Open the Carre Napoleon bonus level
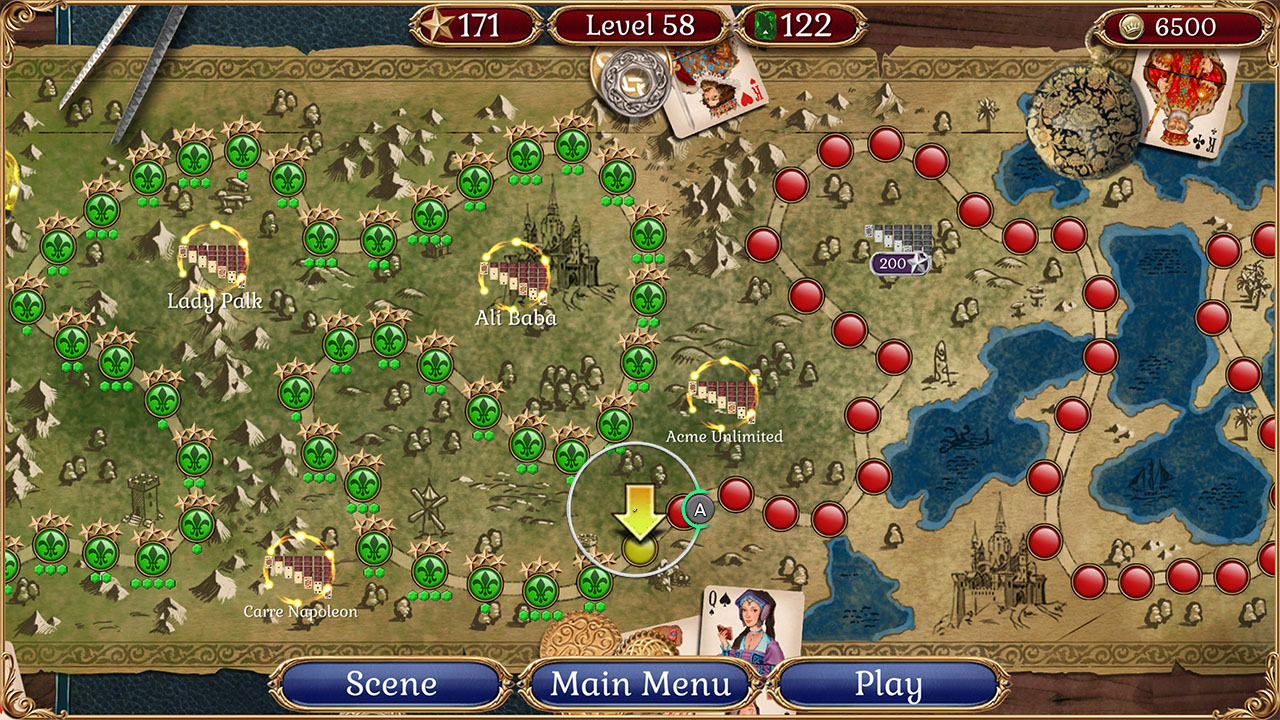This screenshot has width=1280, height=720. pyautogui.click(x=300, y=573)
